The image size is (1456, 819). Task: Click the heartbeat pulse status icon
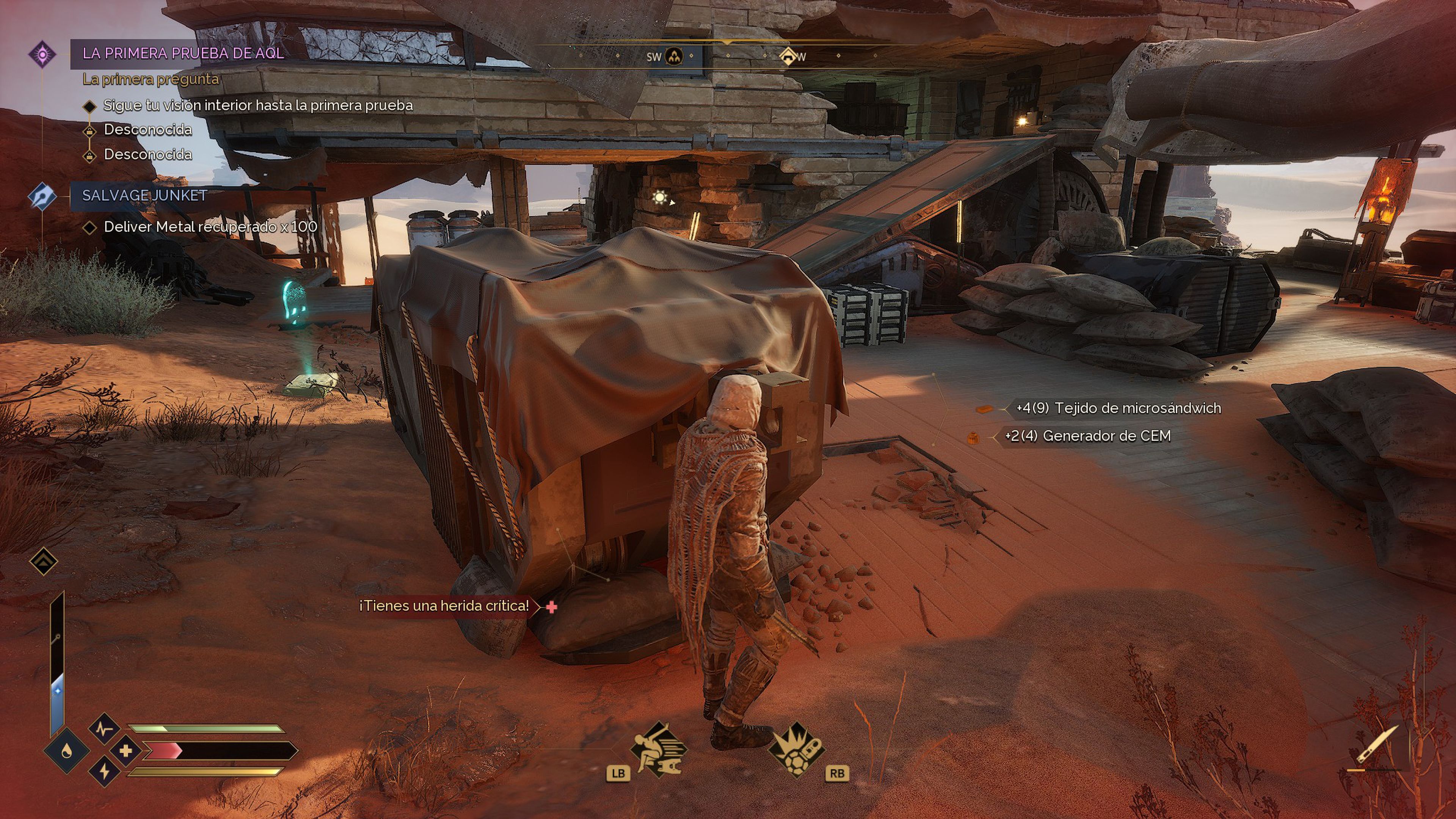(x=105, y=729)
